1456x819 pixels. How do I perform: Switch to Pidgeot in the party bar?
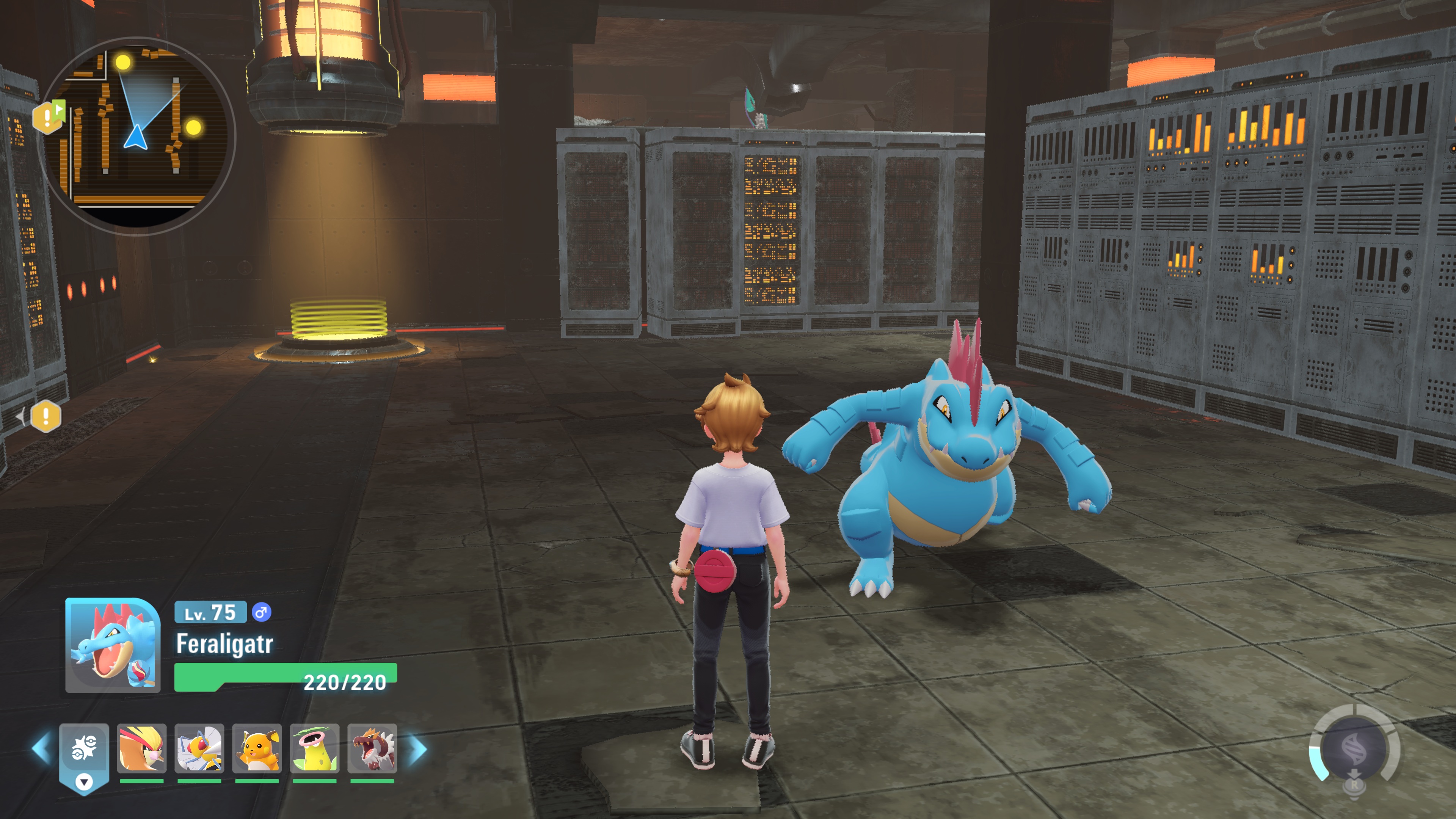pyautogui.click(x=142, y=749)
